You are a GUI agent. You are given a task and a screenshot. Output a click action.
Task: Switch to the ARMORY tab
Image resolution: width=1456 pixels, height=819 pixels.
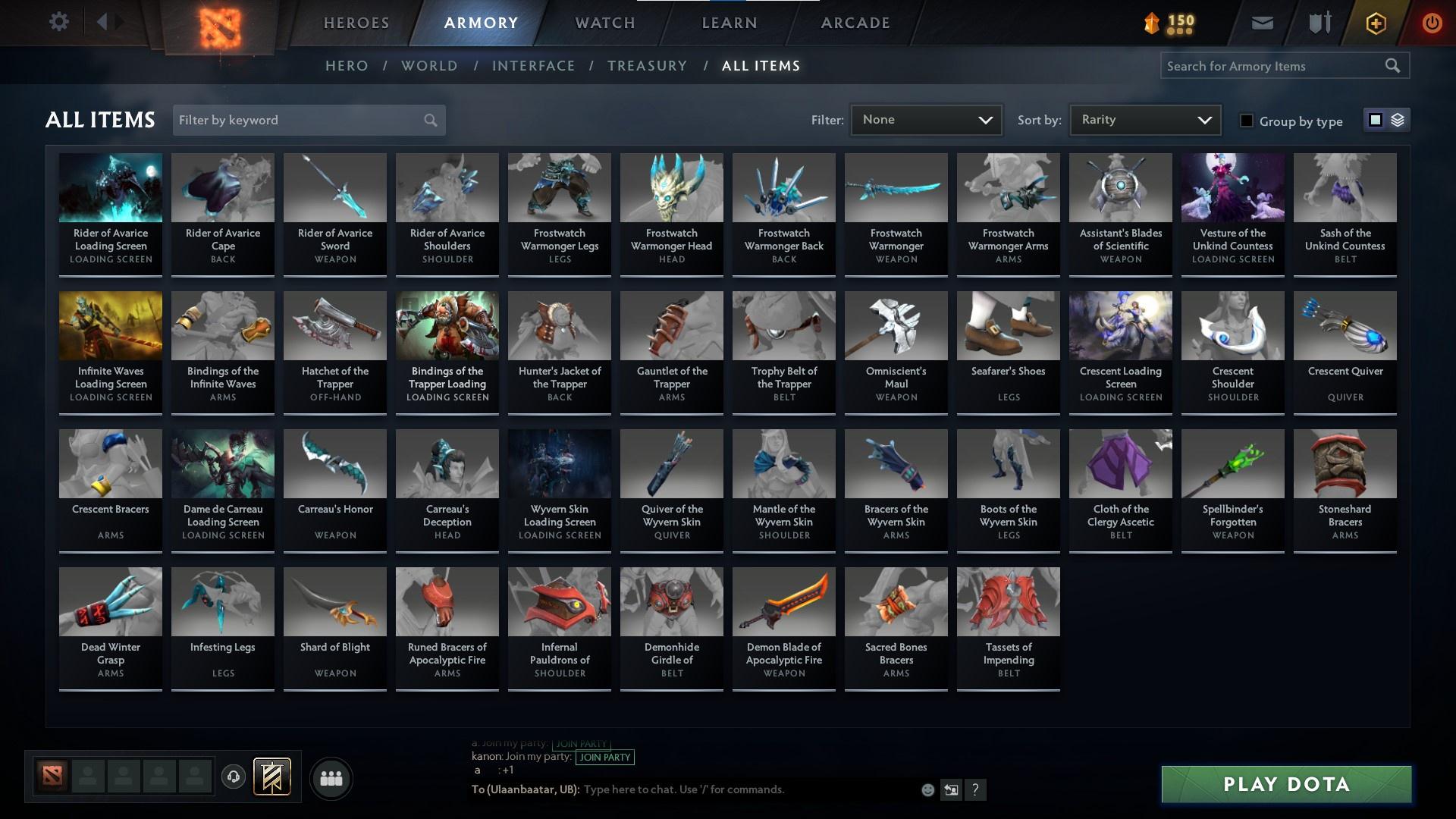coord(482,22)
